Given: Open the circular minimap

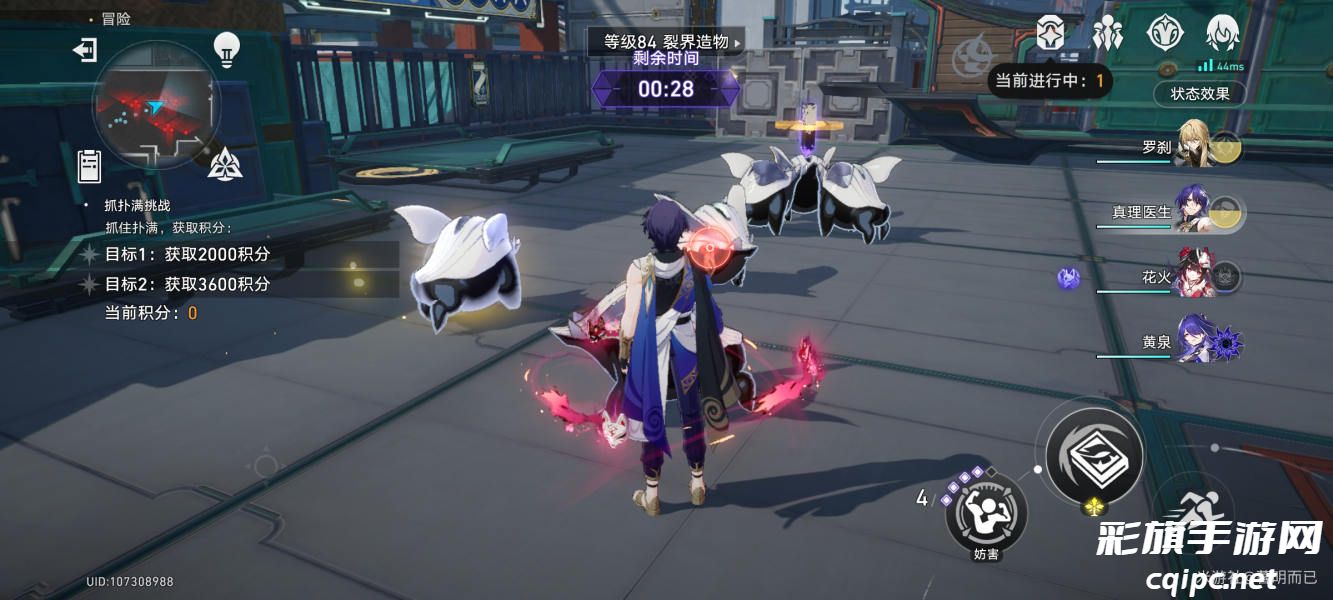Looking at the screenshot, I should (x=155, y=103).
